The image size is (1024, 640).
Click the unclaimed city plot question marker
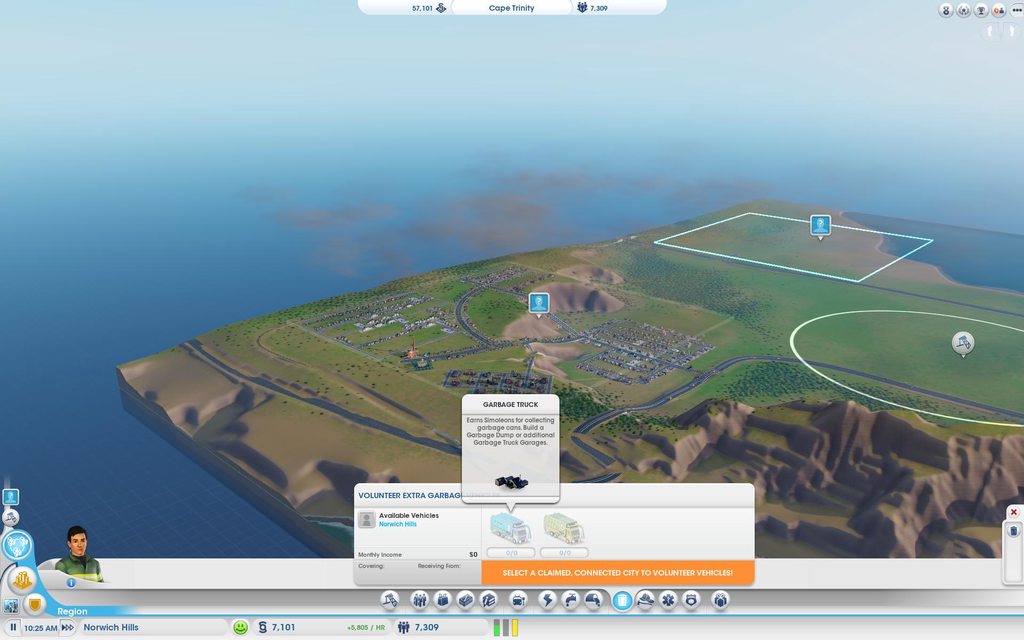820,225
